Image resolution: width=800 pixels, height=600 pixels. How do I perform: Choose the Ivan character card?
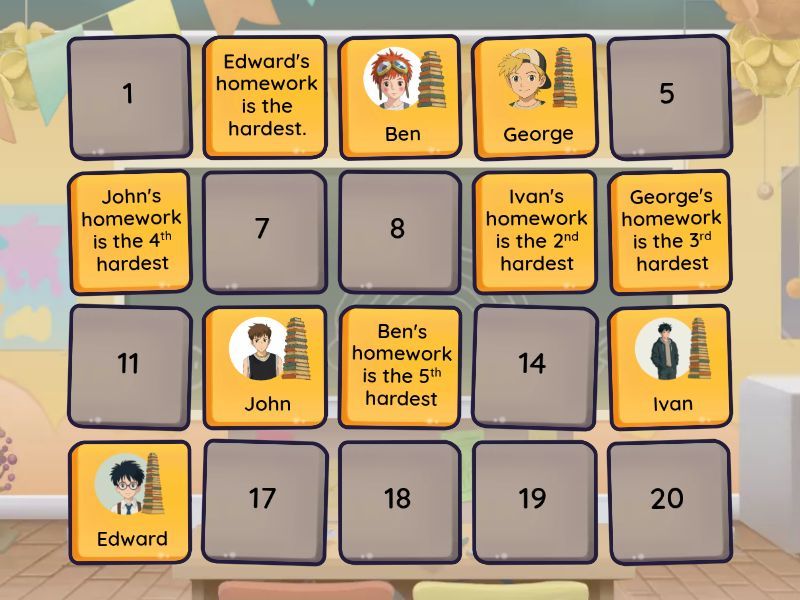672,366
